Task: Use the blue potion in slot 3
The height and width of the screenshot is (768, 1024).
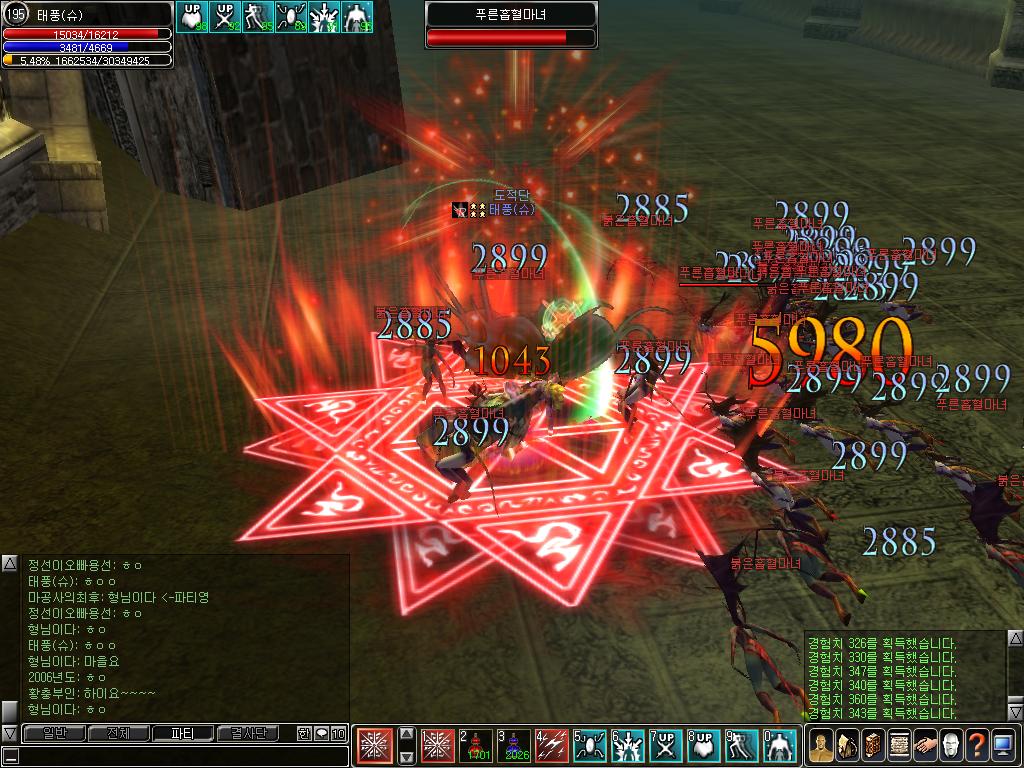Action: click(x=514, y=746)
